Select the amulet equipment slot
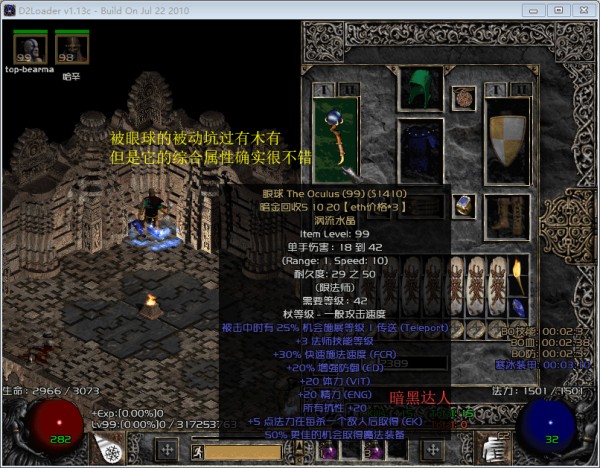The image size is (600, 468). coord(463,98)
